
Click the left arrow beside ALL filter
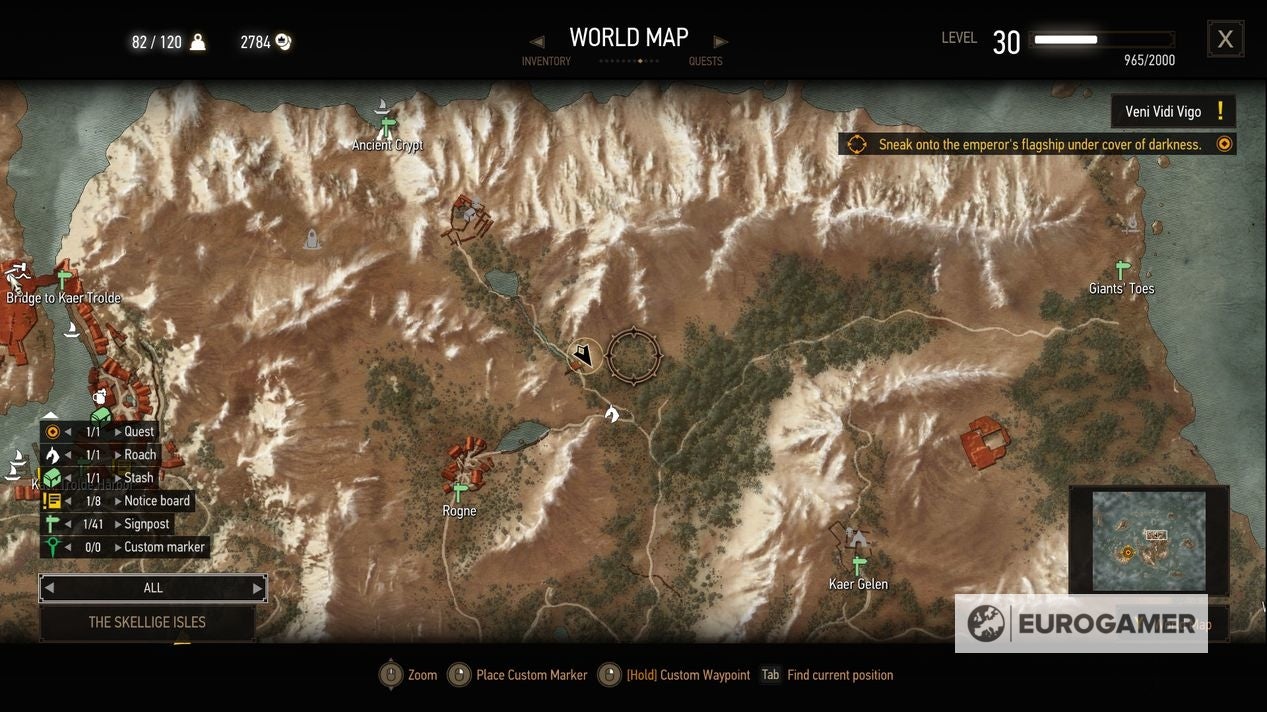click(x=49, y=588)
